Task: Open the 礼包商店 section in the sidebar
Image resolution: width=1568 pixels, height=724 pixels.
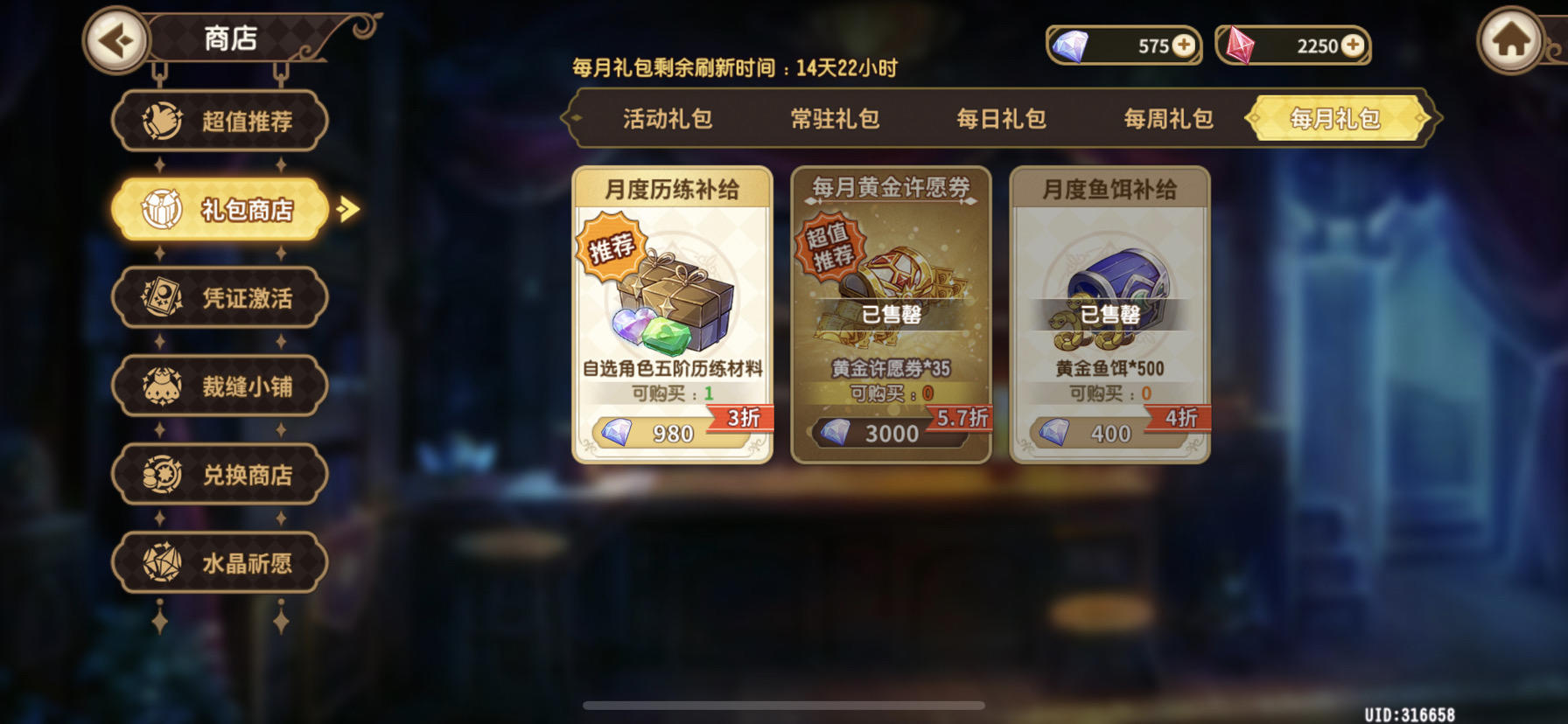Action: click(x=219, y=209)
